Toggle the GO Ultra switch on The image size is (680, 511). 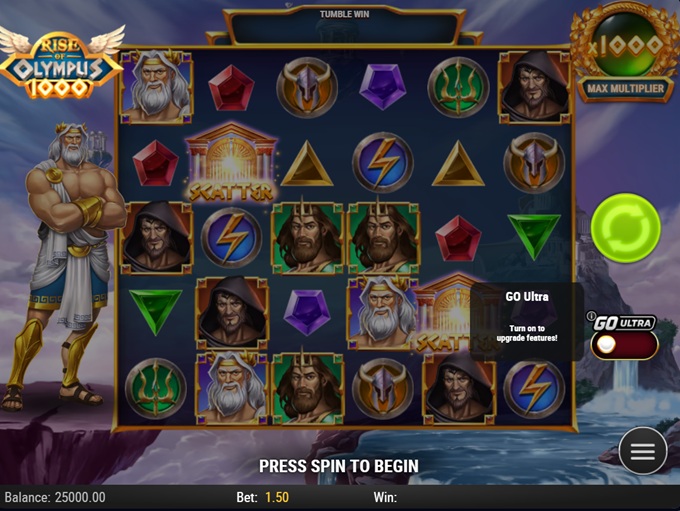624,345
